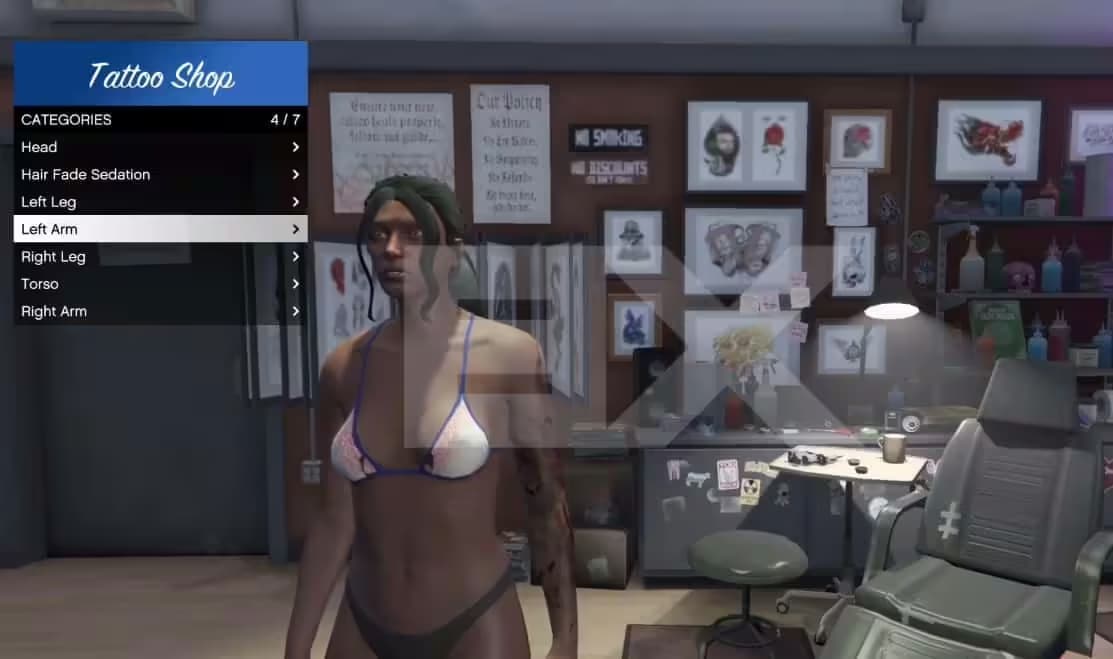Choose the Left Leg category
This screenshot has height=659, width=1113.
160,202
